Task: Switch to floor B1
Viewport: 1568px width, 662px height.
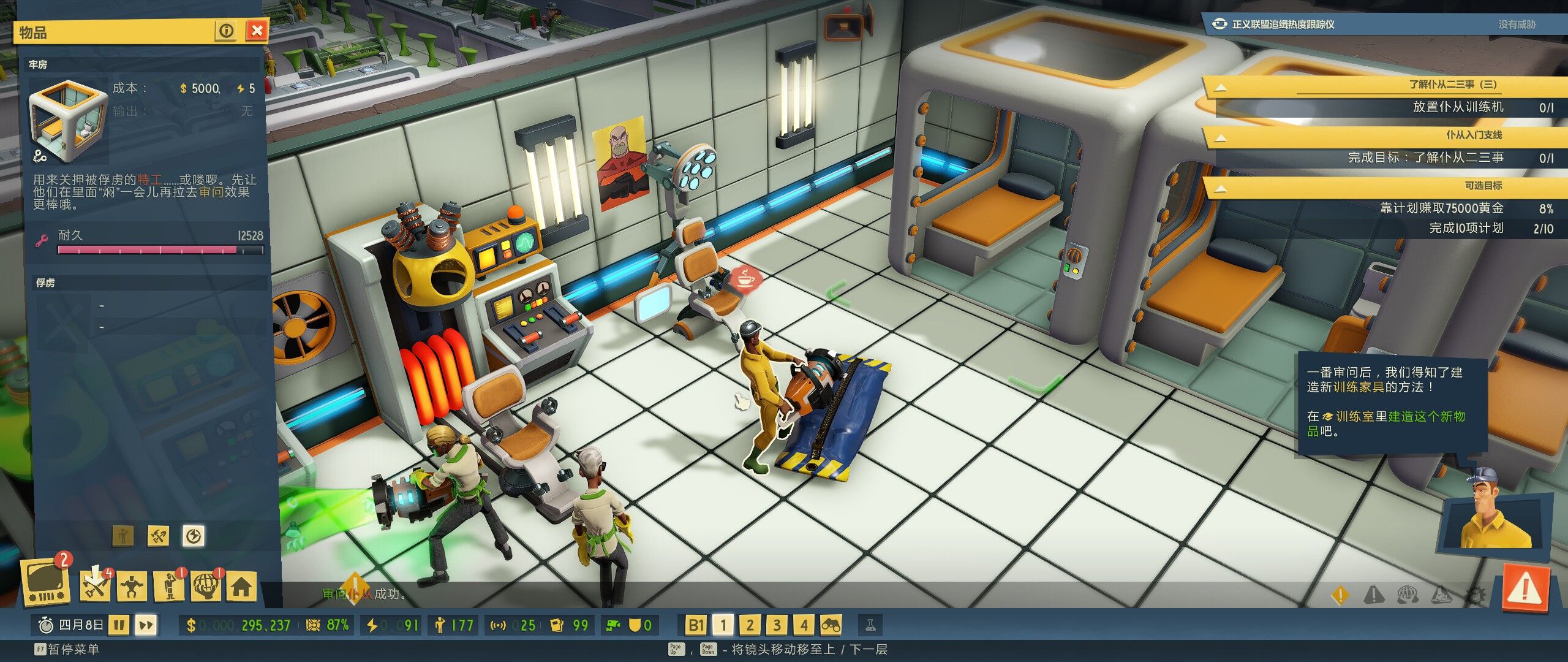Action: click(695, 625)
